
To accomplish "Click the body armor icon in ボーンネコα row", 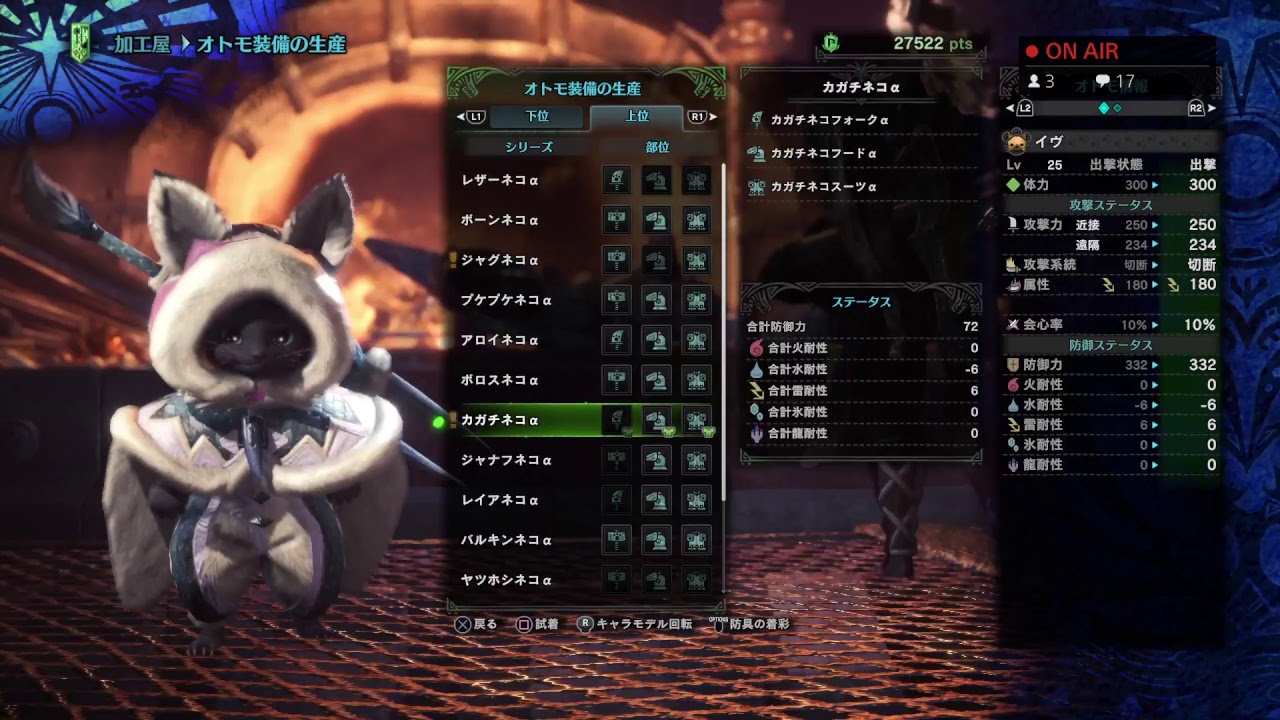I will click(x=698, y=221).
